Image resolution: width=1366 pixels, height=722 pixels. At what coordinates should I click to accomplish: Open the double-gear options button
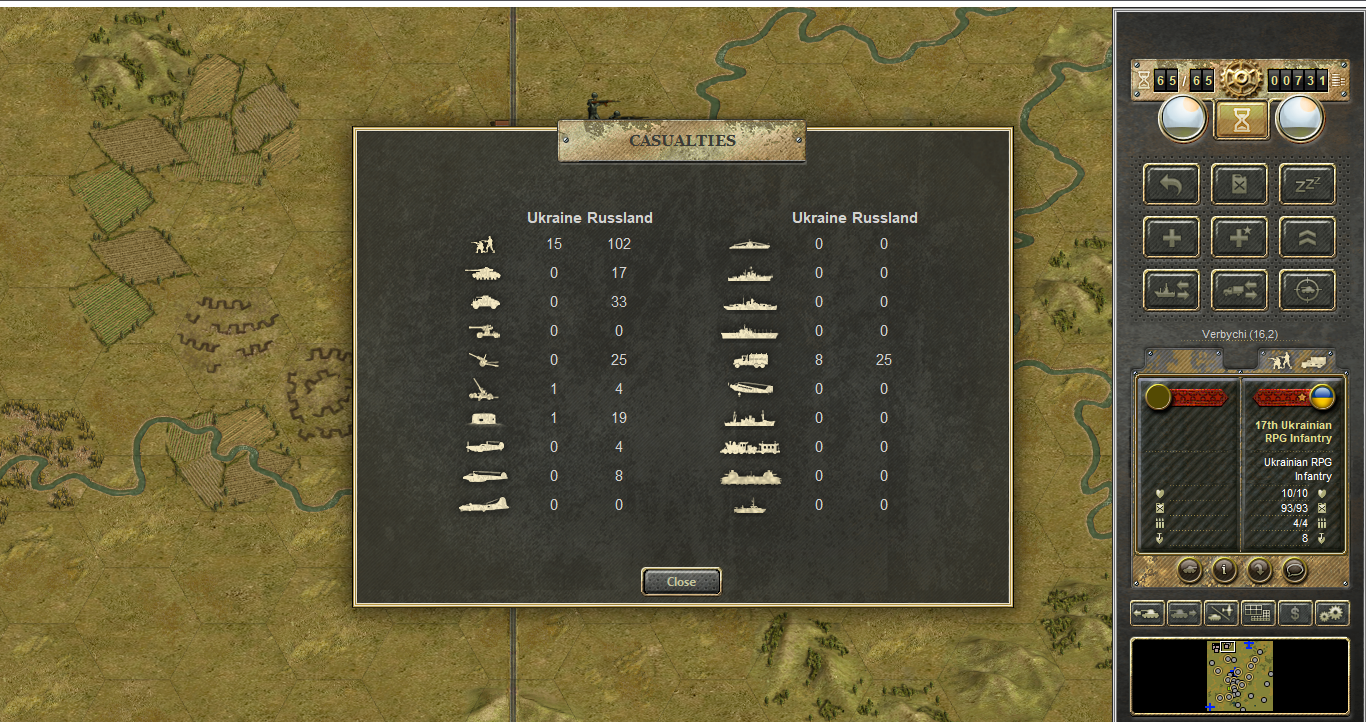pos(1332,613)
